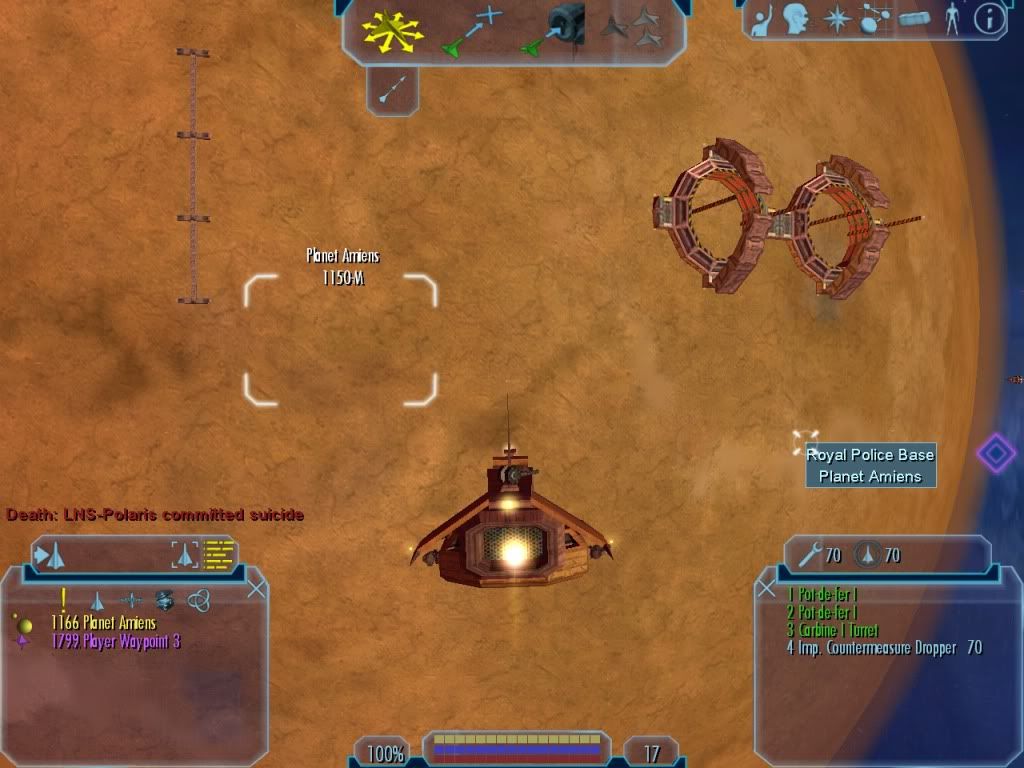Screen dimensions: 1024x768
Task: Open the player status figure icon
Action: click(x=951, y=19)
